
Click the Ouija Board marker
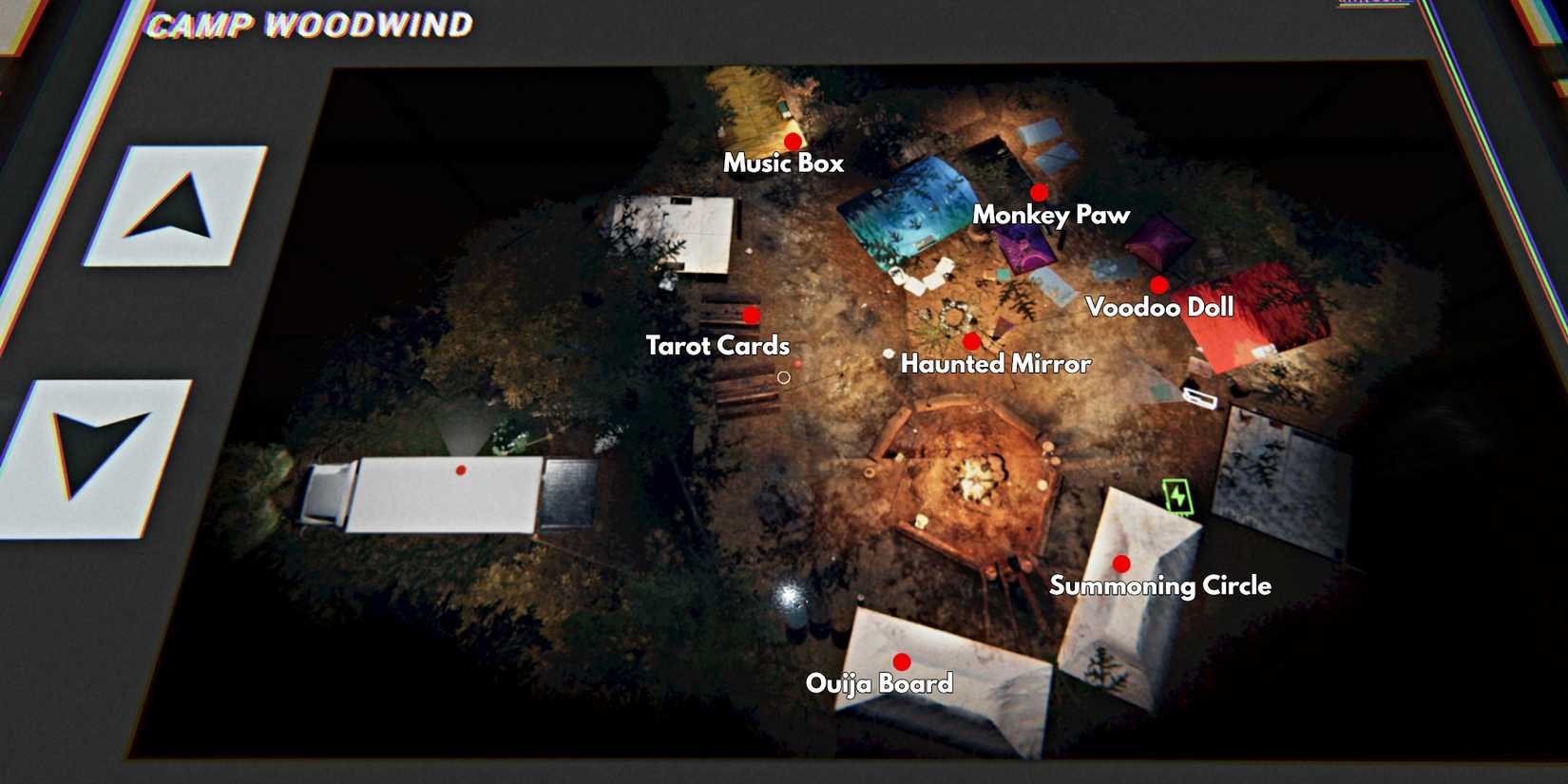(901, 660)
